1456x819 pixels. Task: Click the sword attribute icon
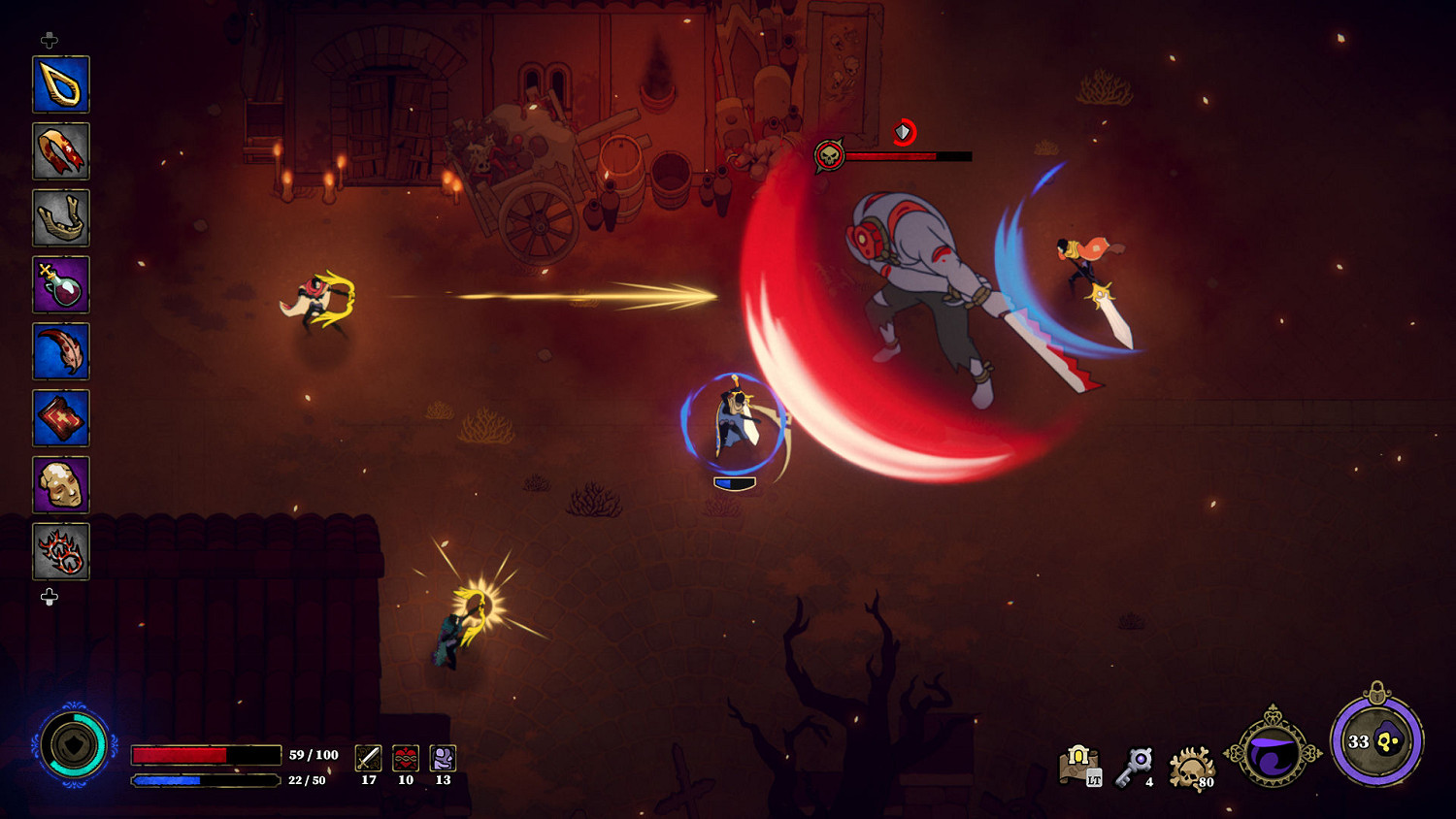click(x=369, y=758)
